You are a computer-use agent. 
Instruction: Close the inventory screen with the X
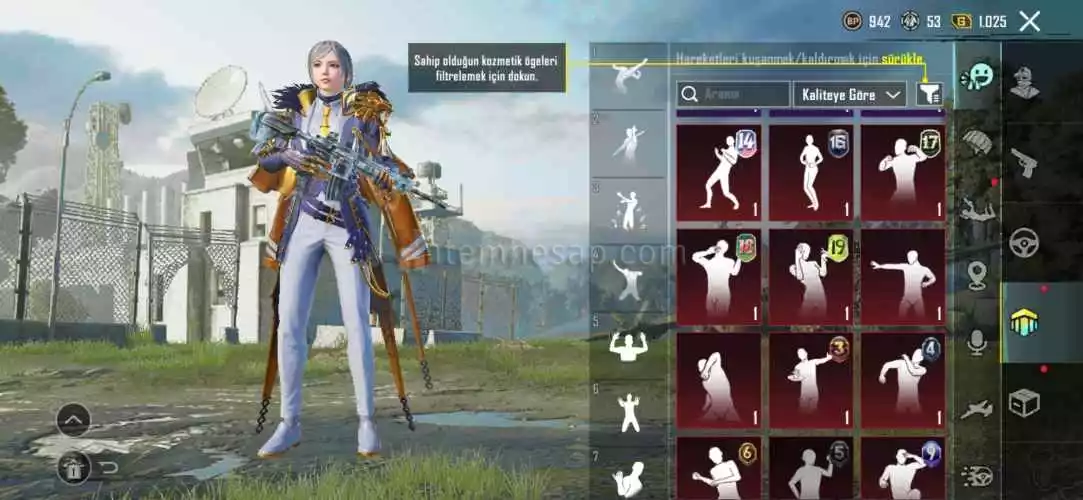tap(1029, 21)
